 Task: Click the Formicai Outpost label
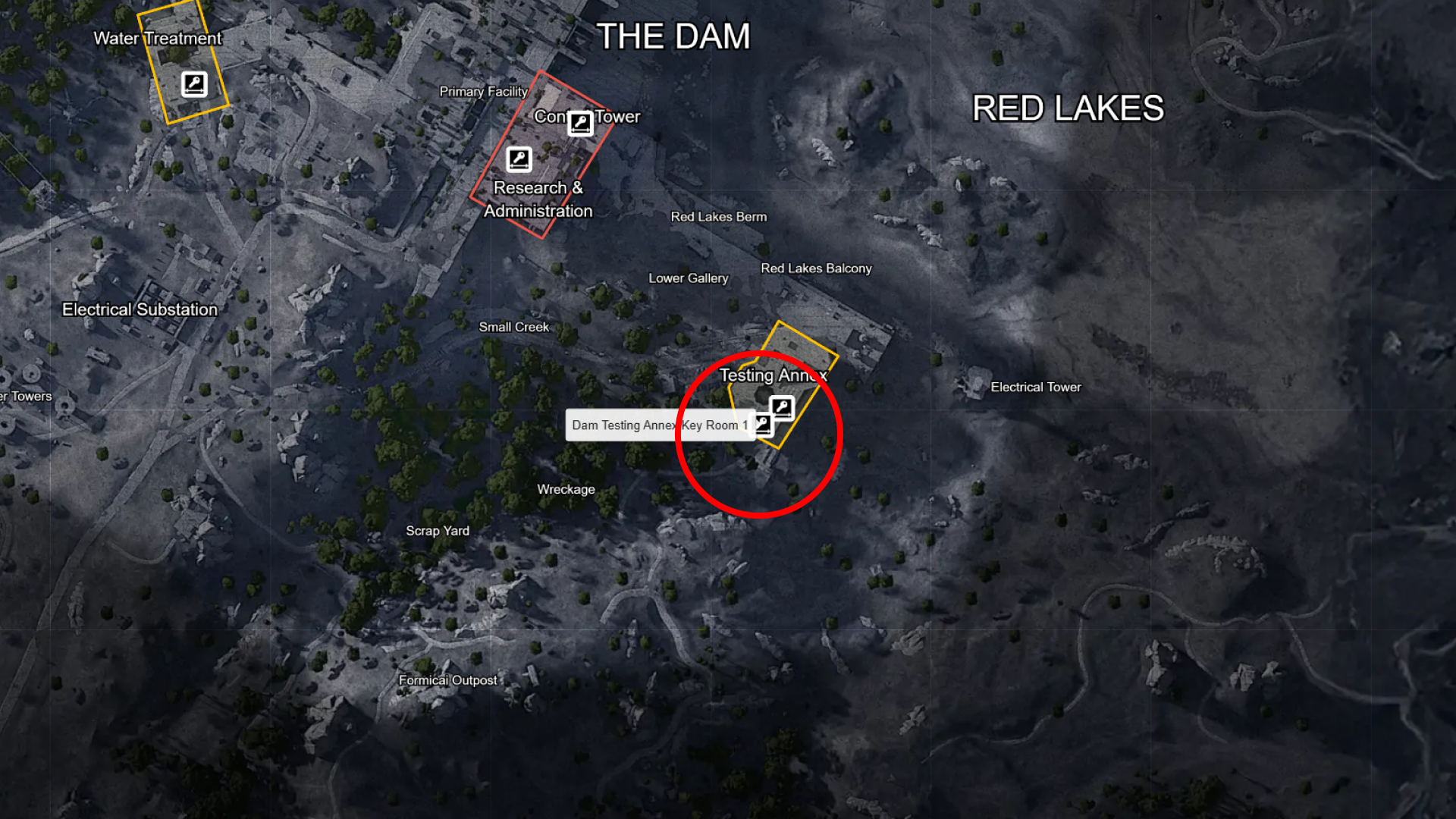pyautogui.click(x=447, y=680)
